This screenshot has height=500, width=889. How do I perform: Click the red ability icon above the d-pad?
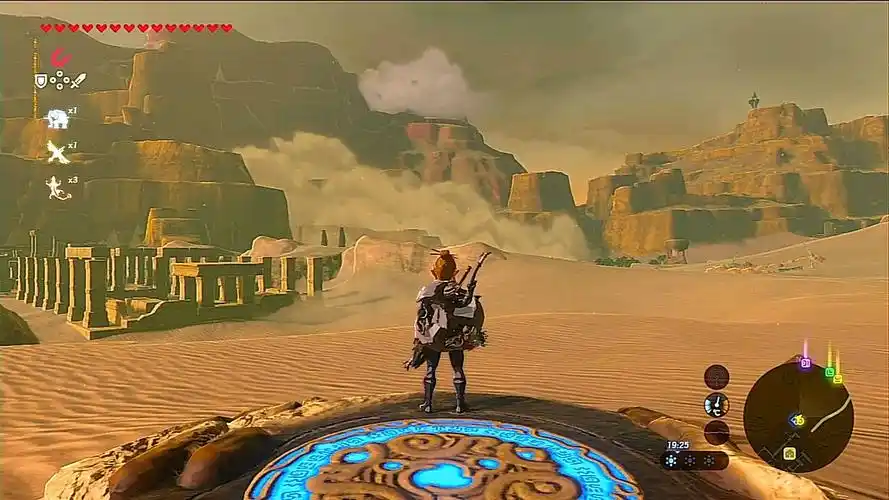pos(60,58)
